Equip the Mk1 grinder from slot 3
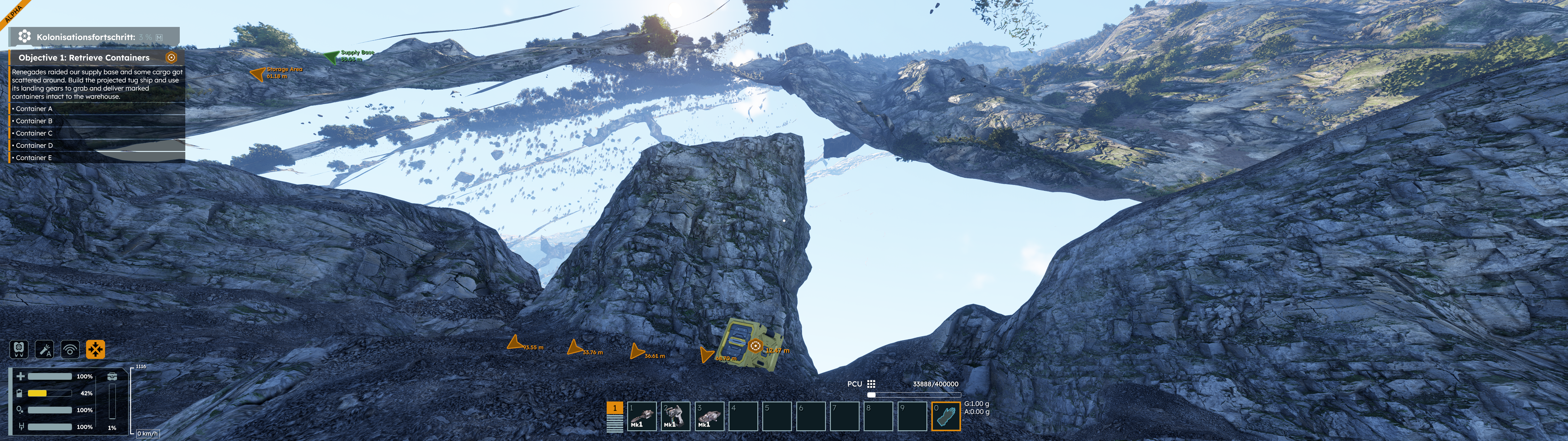Image resolution: width=1568 pixels, height=441 pixels. point(709,416)
